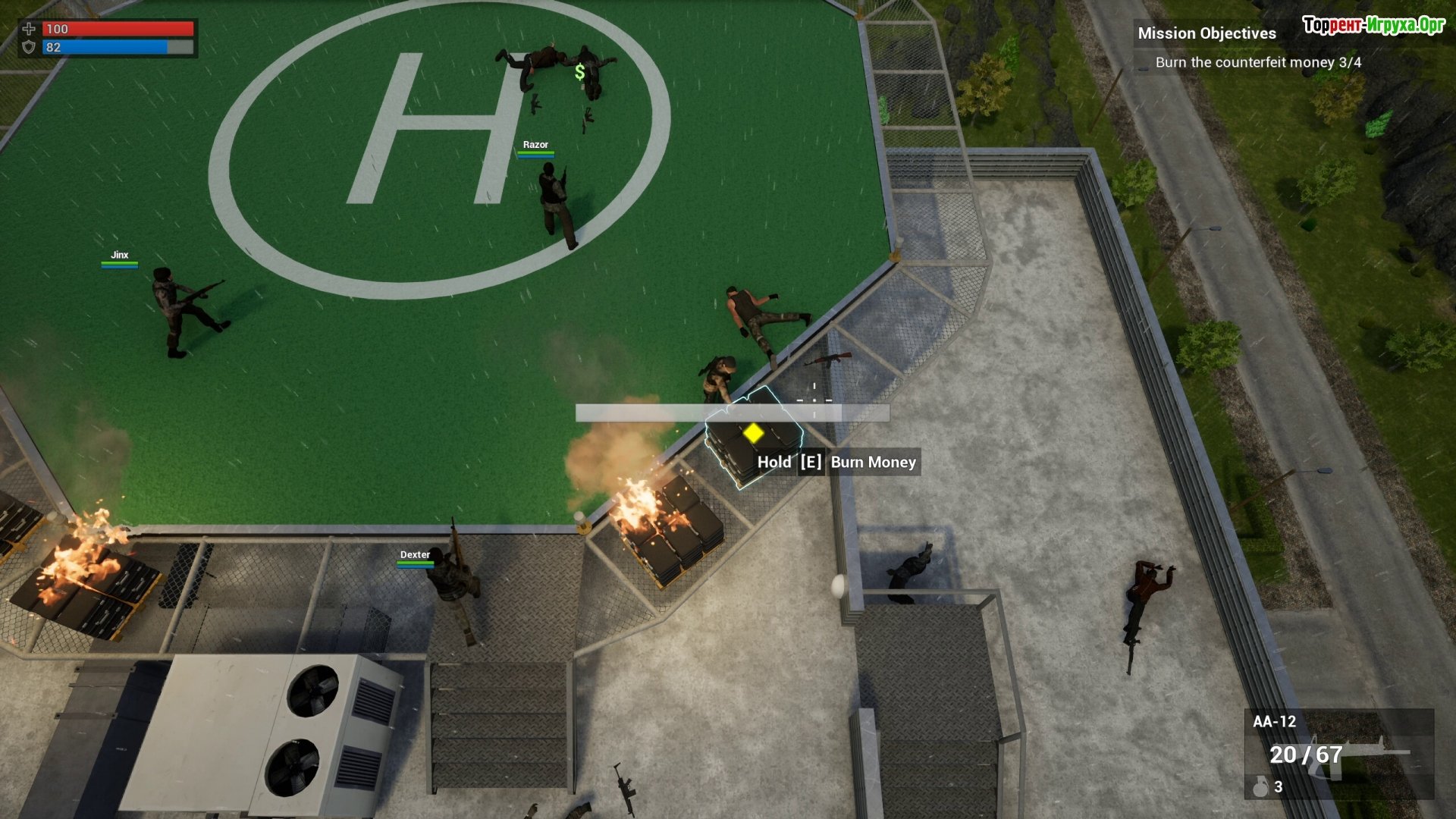
Task: Select the AA-12 weapon icon
Action: pyautogui.click(x=1365, y=755)
